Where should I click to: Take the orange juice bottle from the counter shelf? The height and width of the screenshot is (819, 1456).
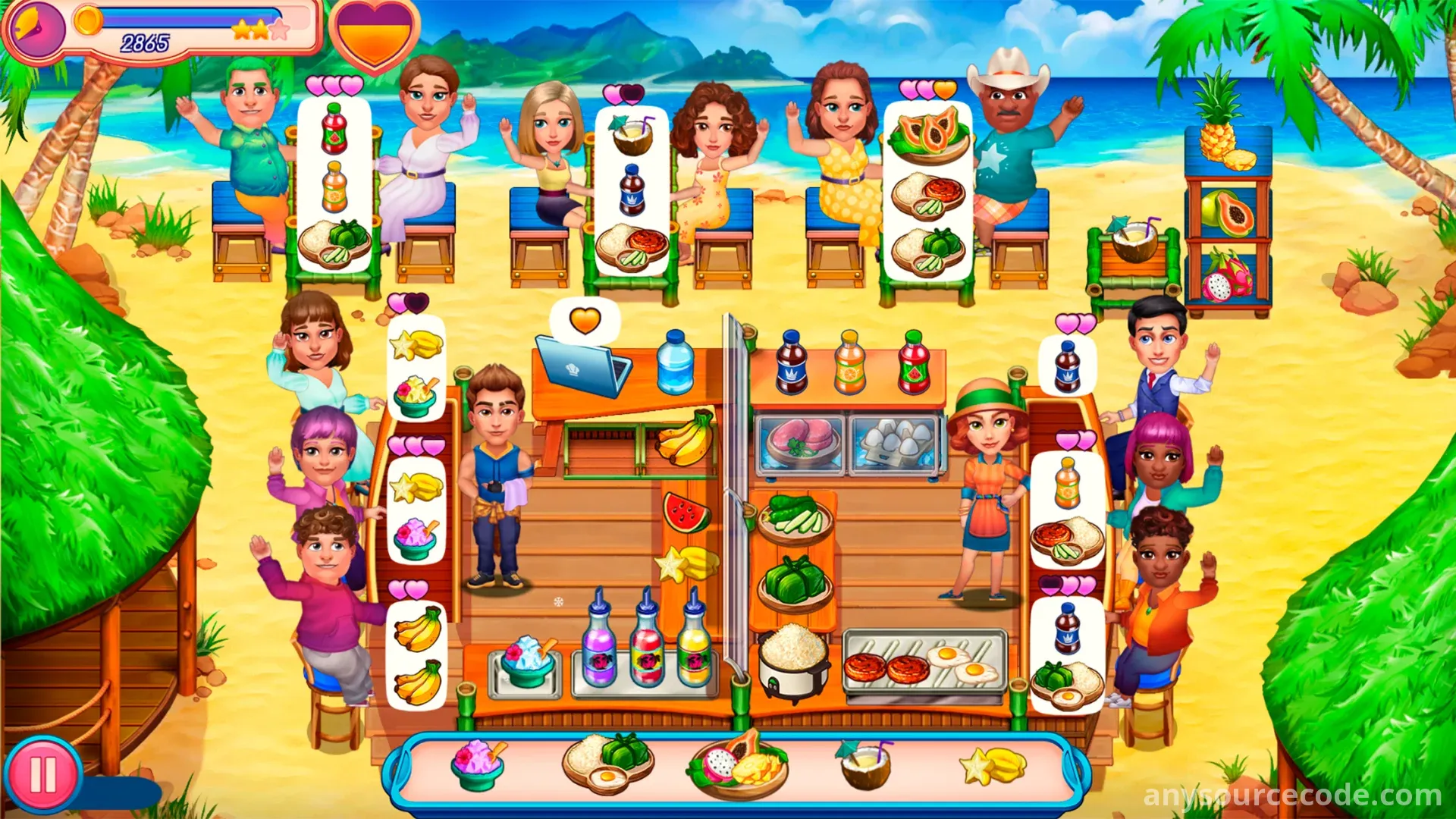pyautogui.click(x=850, y=362)
